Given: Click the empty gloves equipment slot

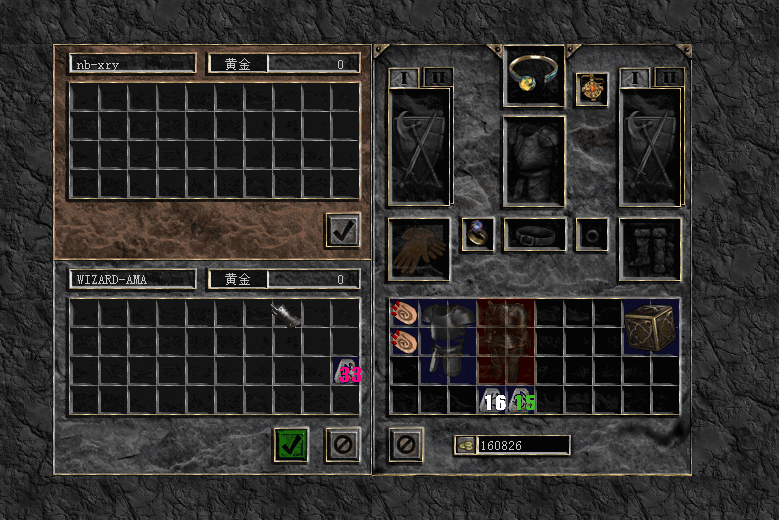Looking at the screenshot, I should click(x=419, y=249).
